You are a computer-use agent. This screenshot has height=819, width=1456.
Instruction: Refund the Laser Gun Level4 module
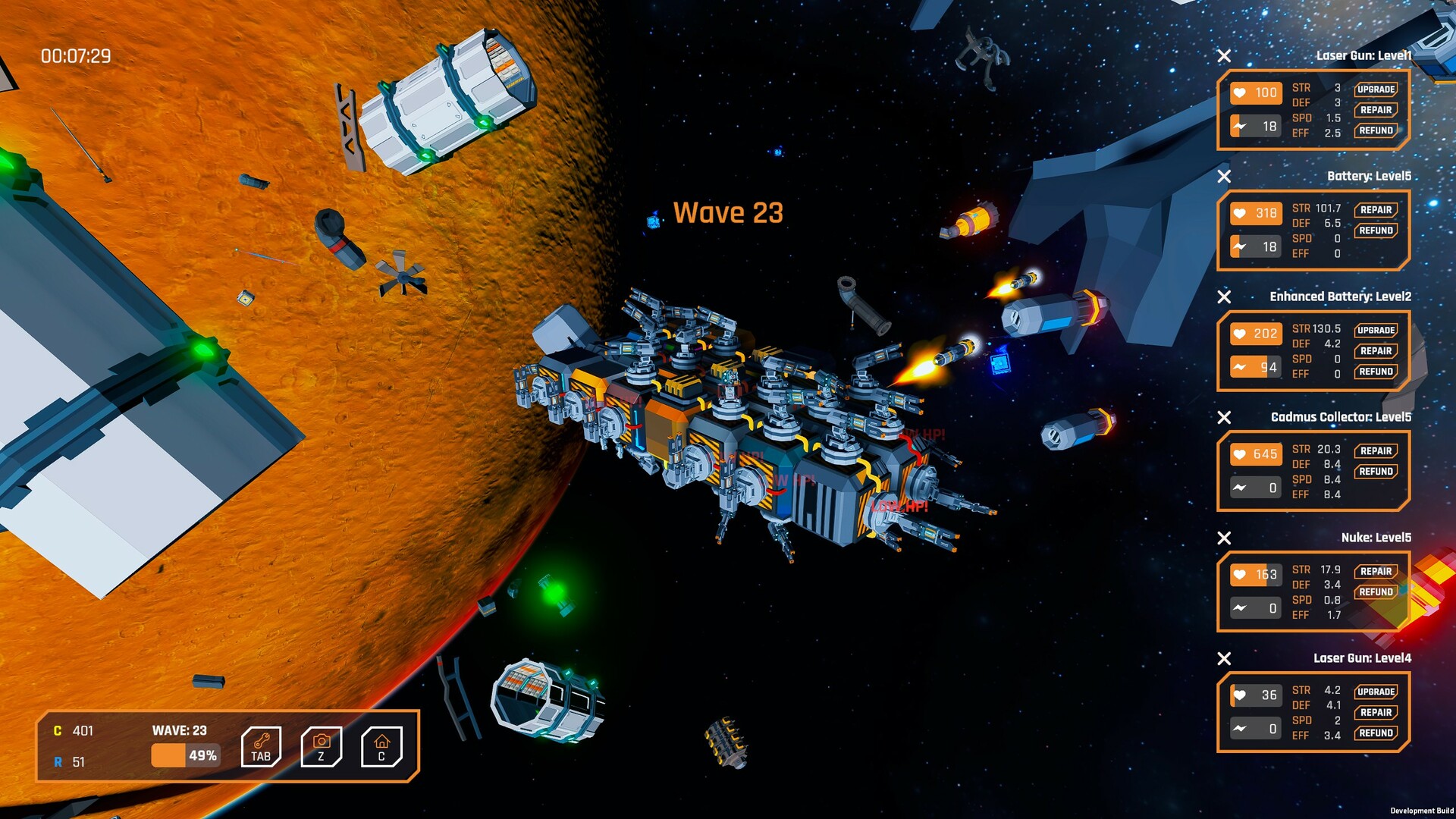[1376, 733]
